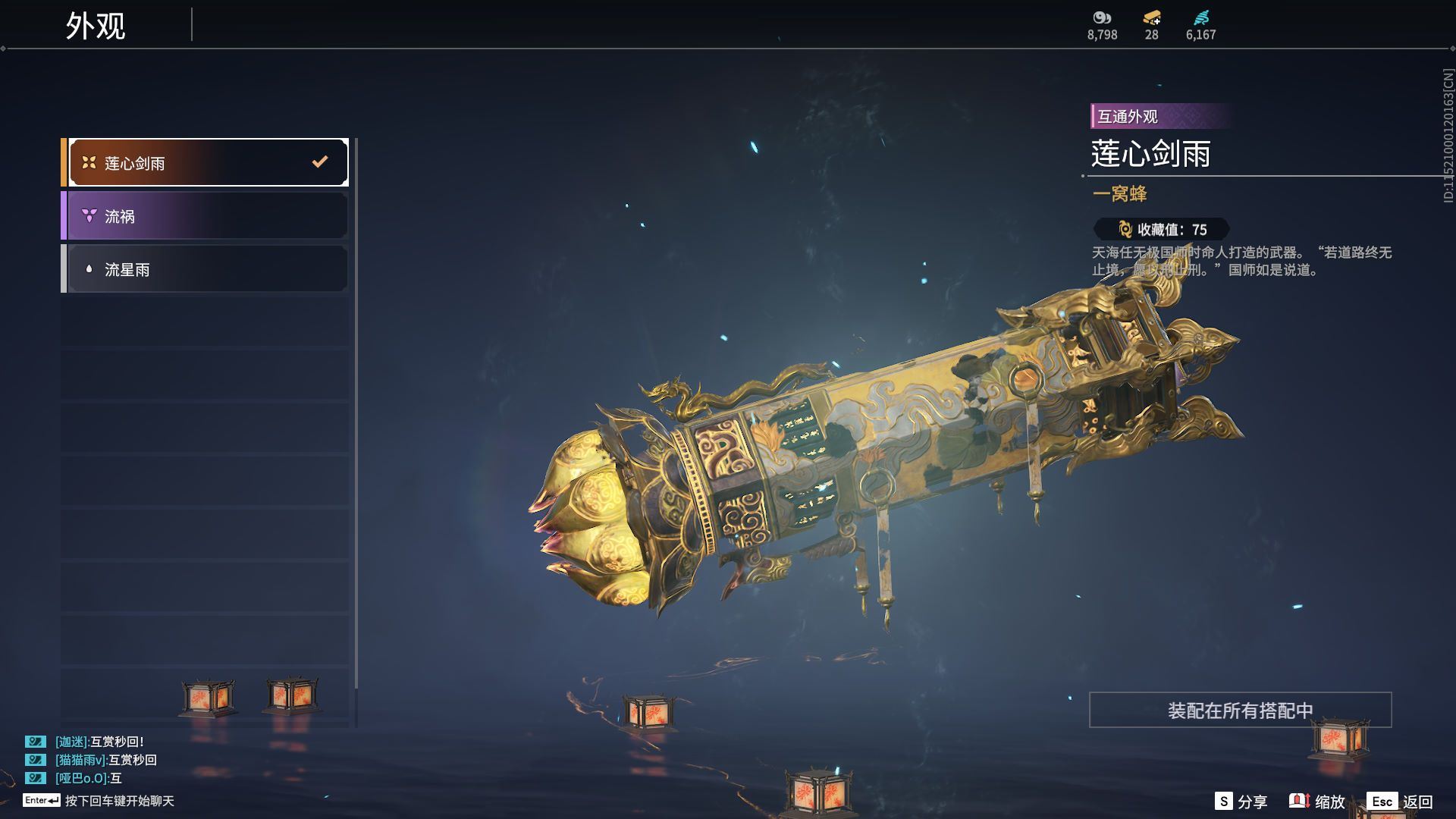The image size is (1456, 819).
Task: Pick the 流星雨 appearance row
Action: tap(206, 269)
